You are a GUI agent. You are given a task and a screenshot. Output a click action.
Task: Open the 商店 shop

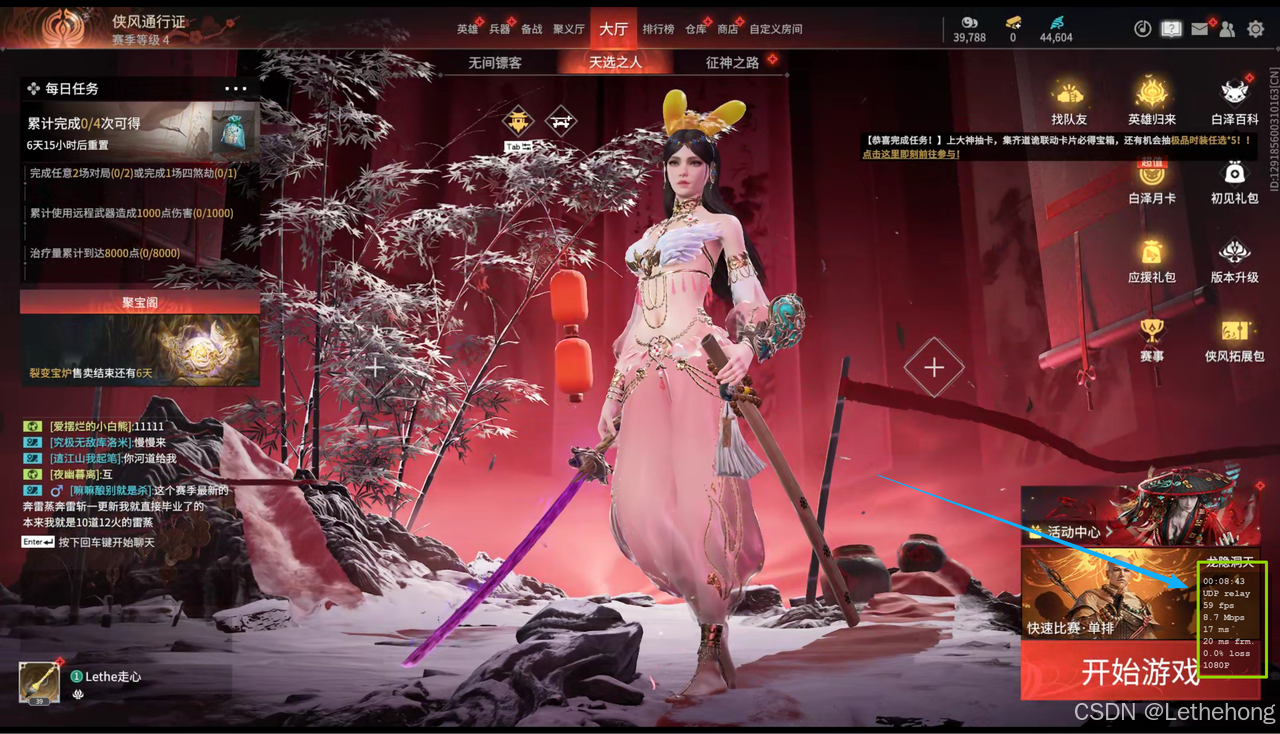[x=727, y=29]
